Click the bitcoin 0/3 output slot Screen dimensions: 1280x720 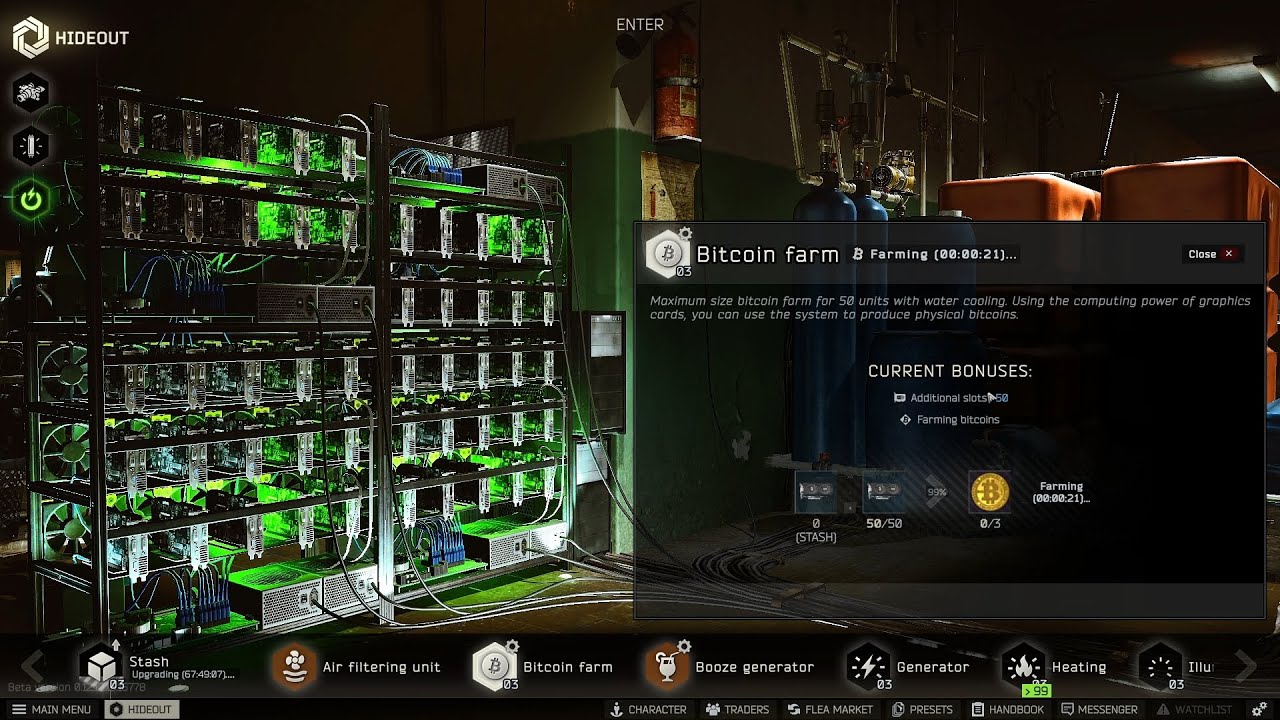coord(990,492)
